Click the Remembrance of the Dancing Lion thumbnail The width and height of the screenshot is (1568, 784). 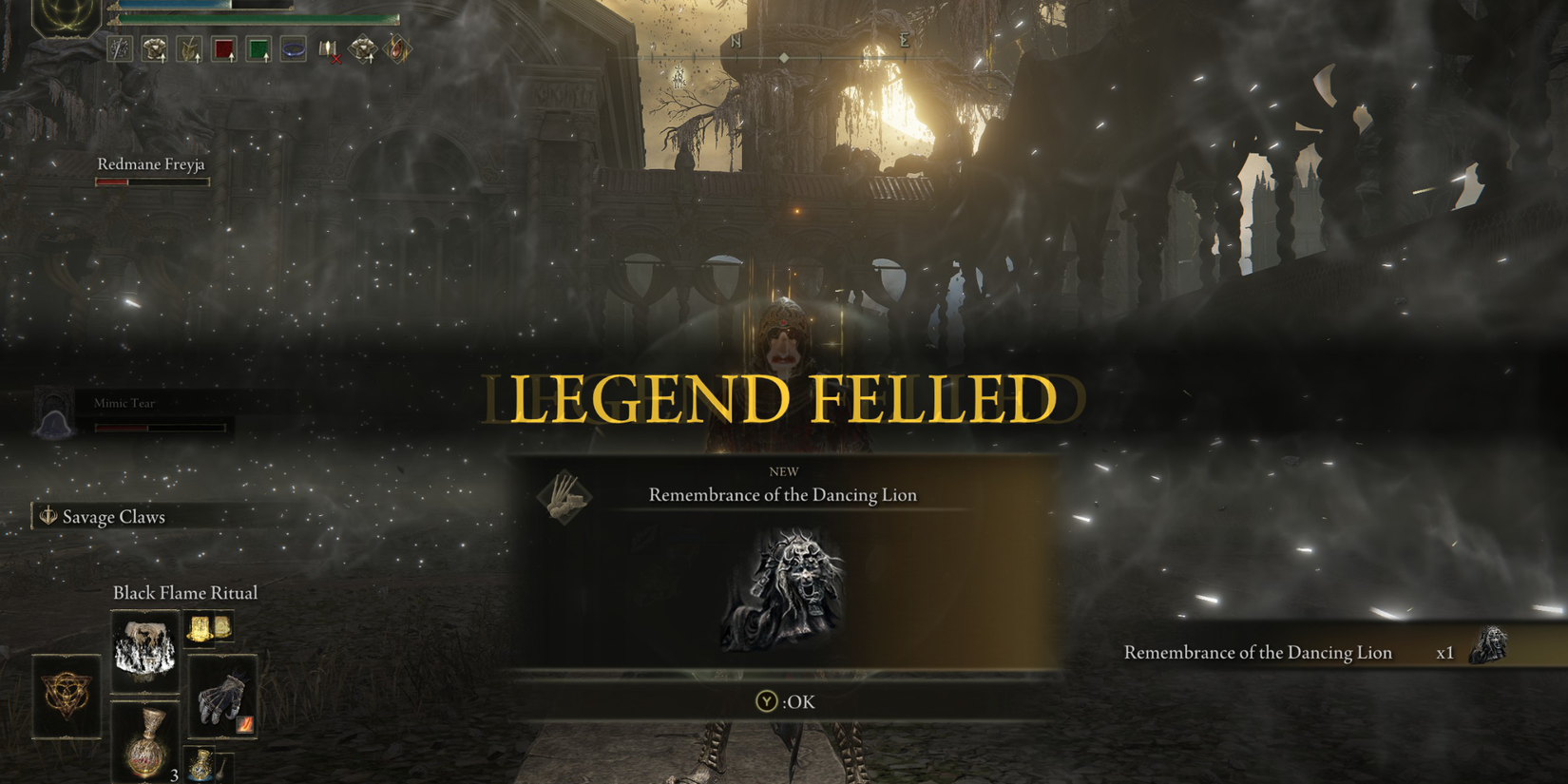point(783,587)
